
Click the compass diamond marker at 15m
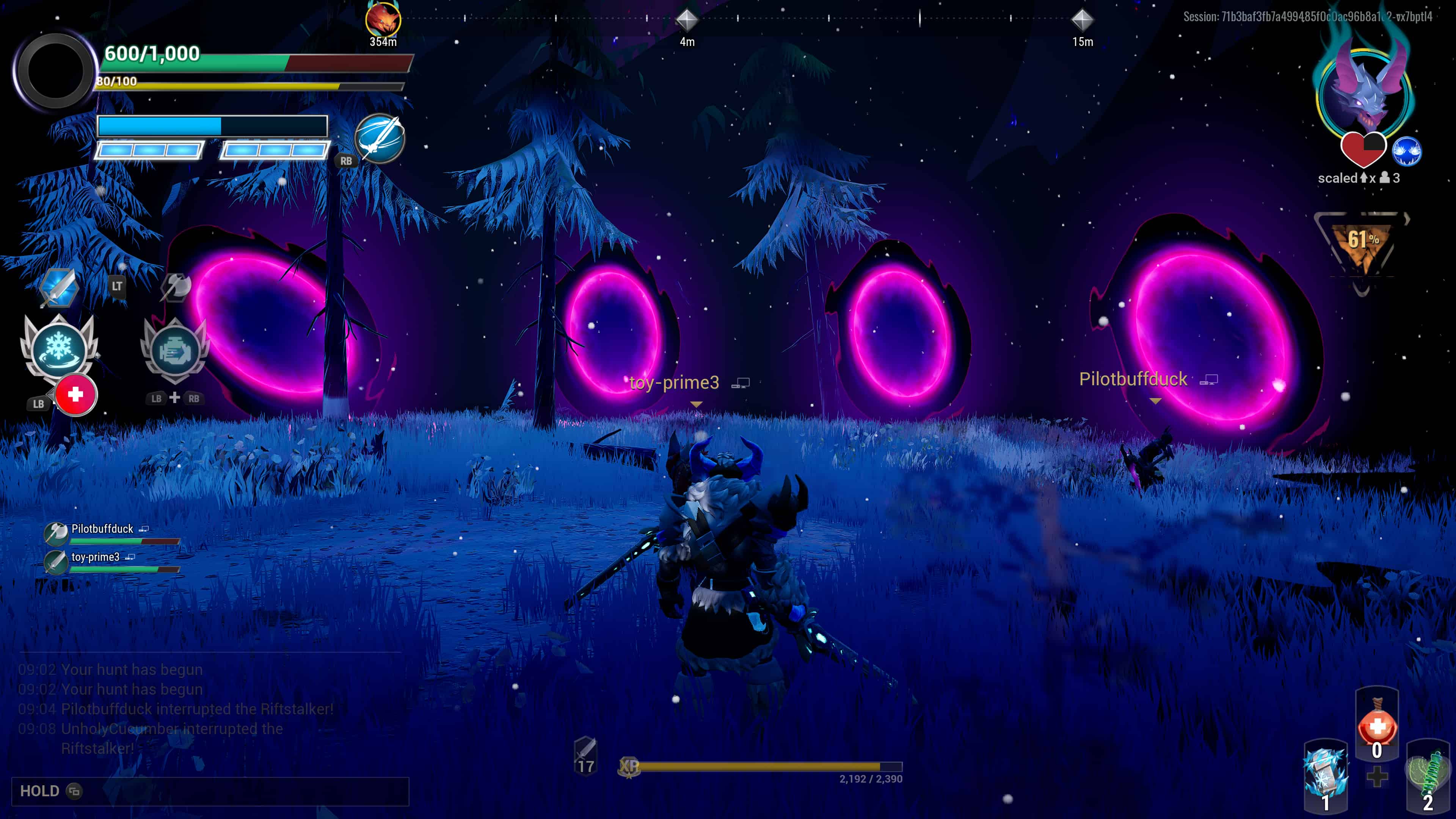click(1083, 20)
